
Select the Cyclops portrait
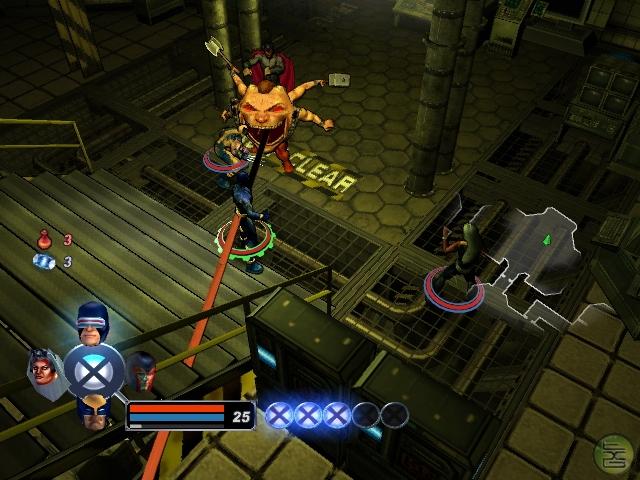pyautogui.click(x=92, y=320)
